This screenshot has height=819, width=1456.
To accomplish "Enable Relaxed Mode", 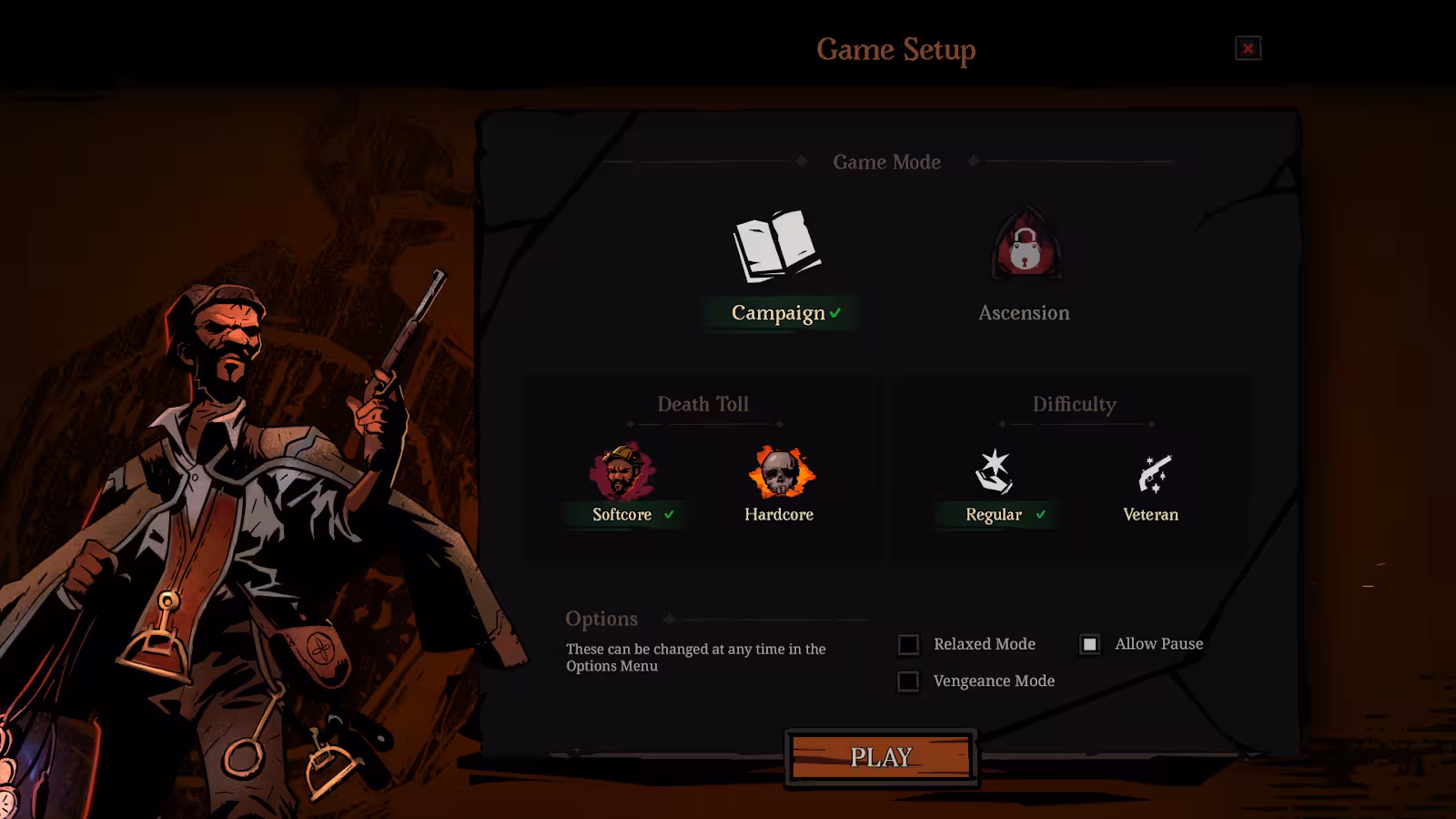I will click(908, 644).
